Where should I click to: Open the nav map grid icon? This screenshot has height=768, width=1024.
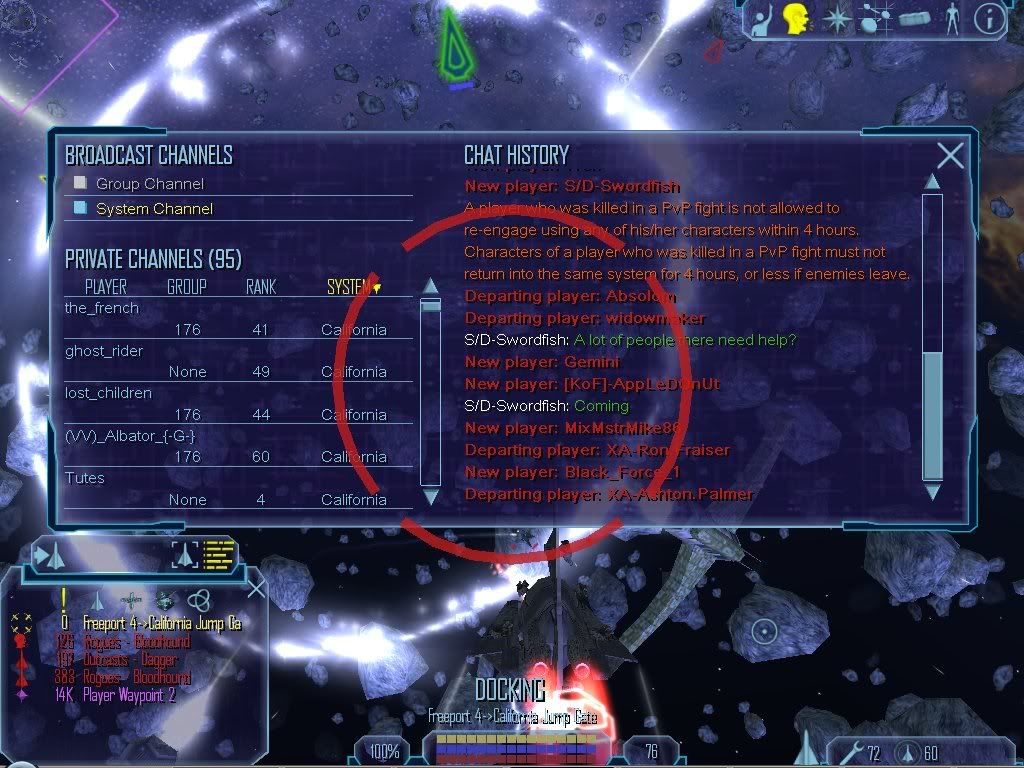pyautogui.click(x=877, y=18)
